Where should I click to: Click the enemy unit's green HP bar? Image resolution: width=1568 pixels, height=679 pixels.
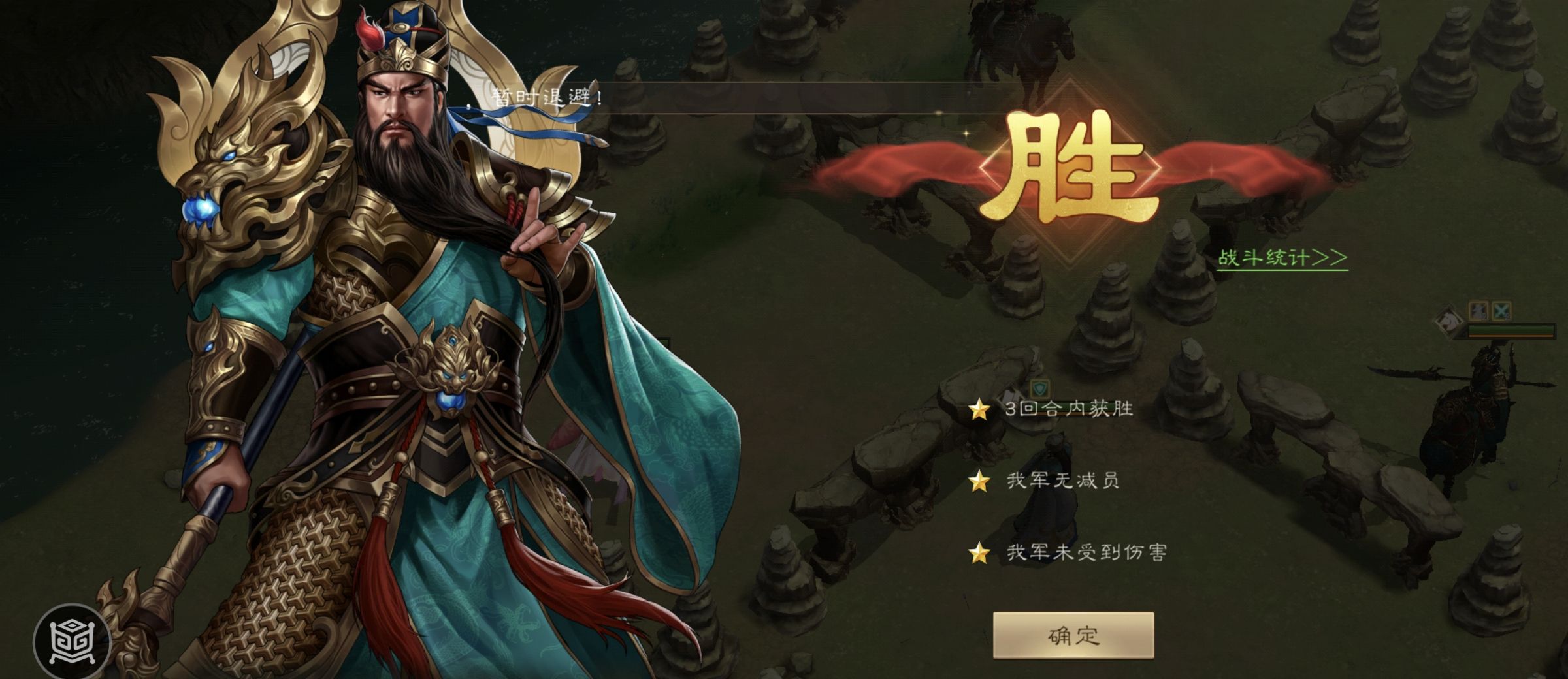[1511, 330]
